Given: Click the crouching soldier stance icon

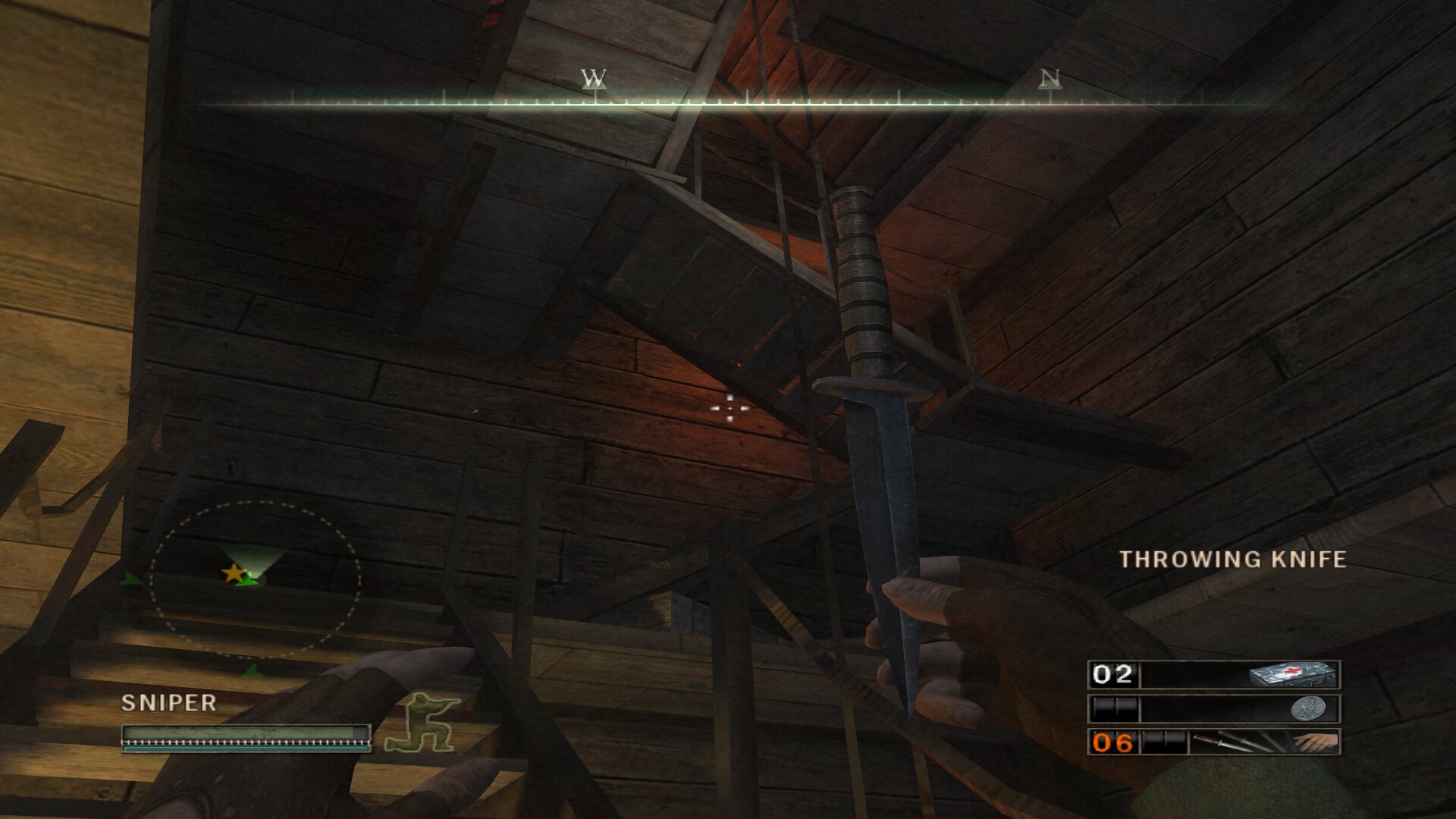Looking at the screenshot, I should pyautogui.click(x=422, y=723).
